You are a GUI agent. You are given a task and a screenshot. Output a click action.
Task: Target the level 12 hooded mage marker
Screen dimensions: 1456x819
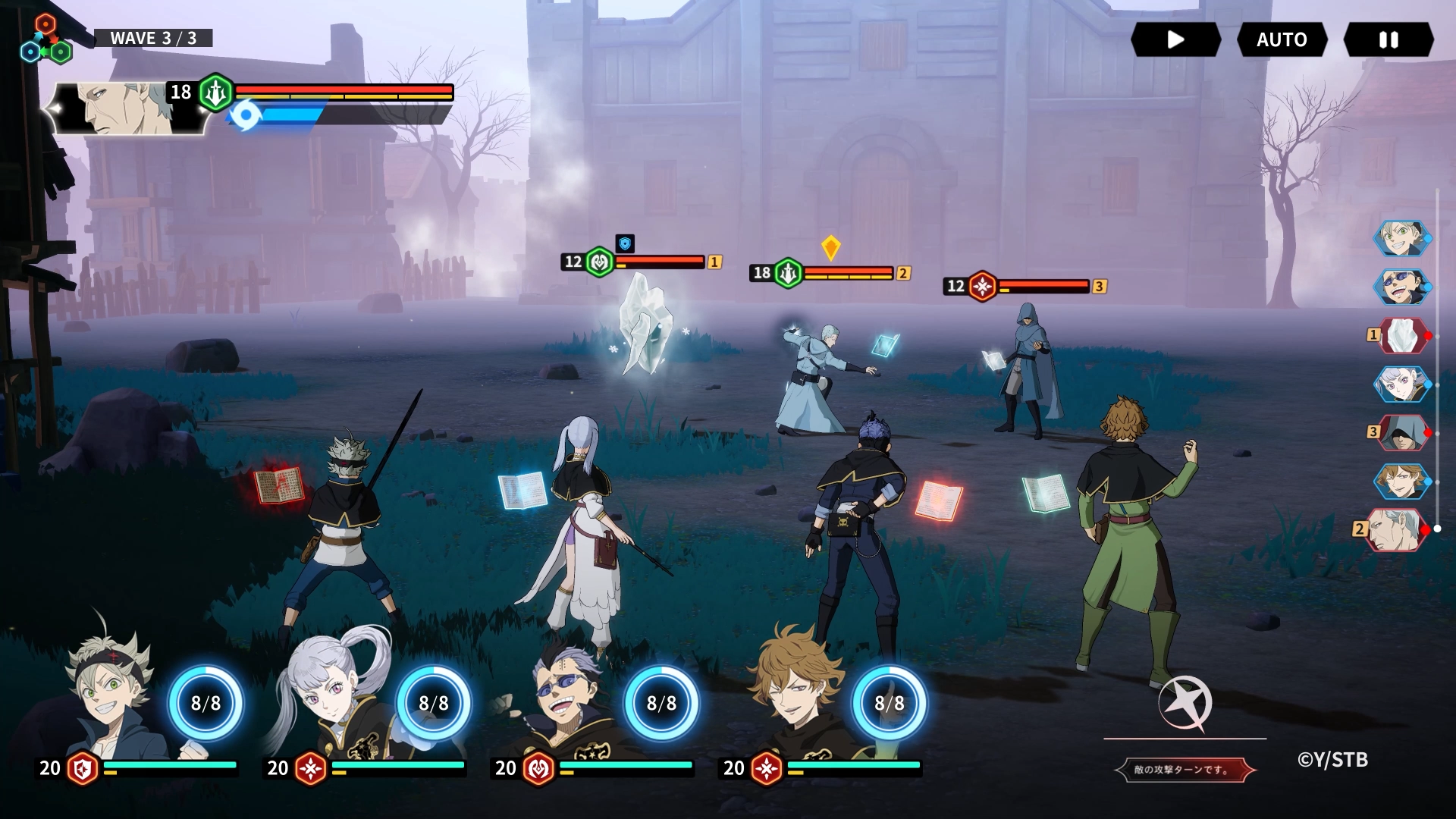983,287
